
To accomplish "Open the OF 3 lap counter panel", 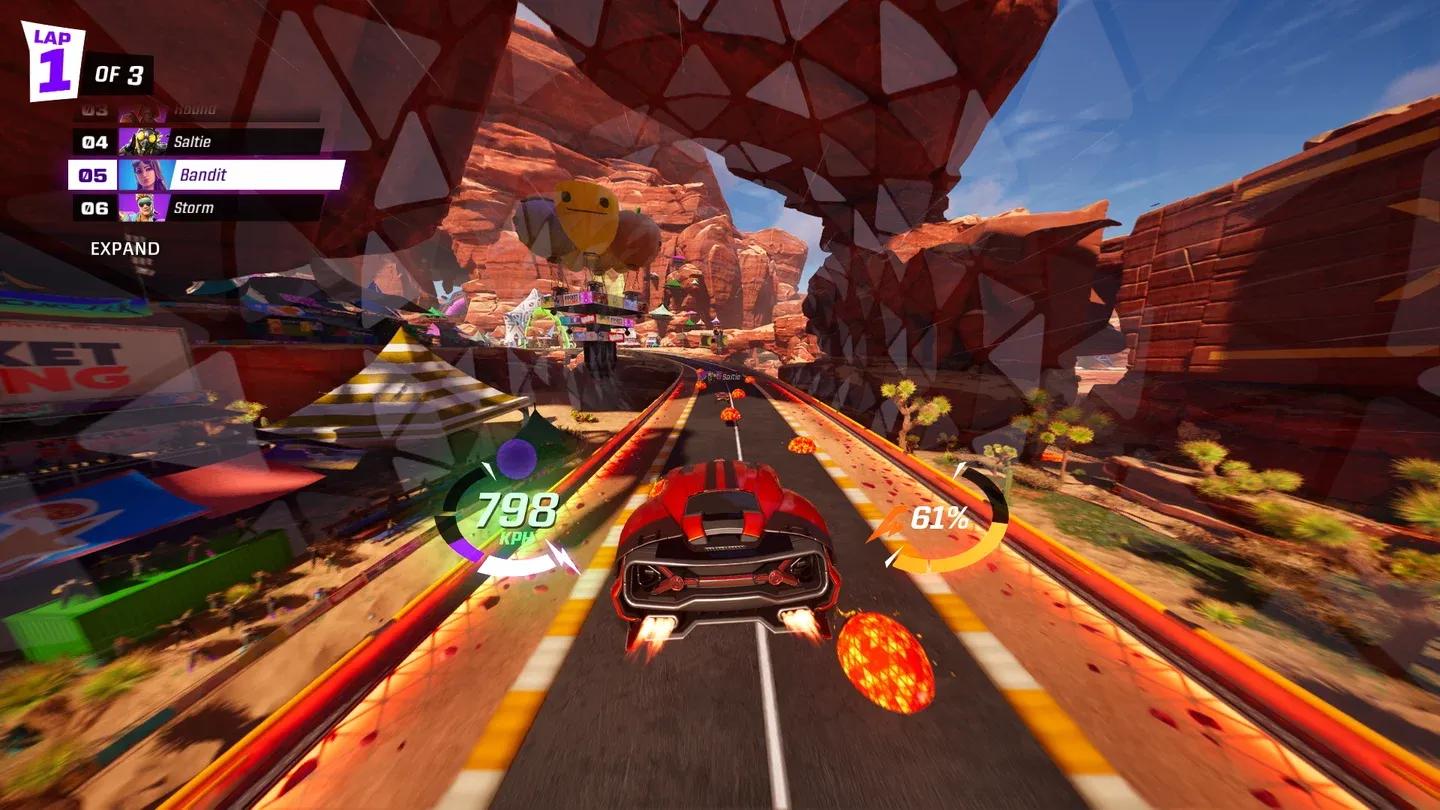I will [119, 72].
